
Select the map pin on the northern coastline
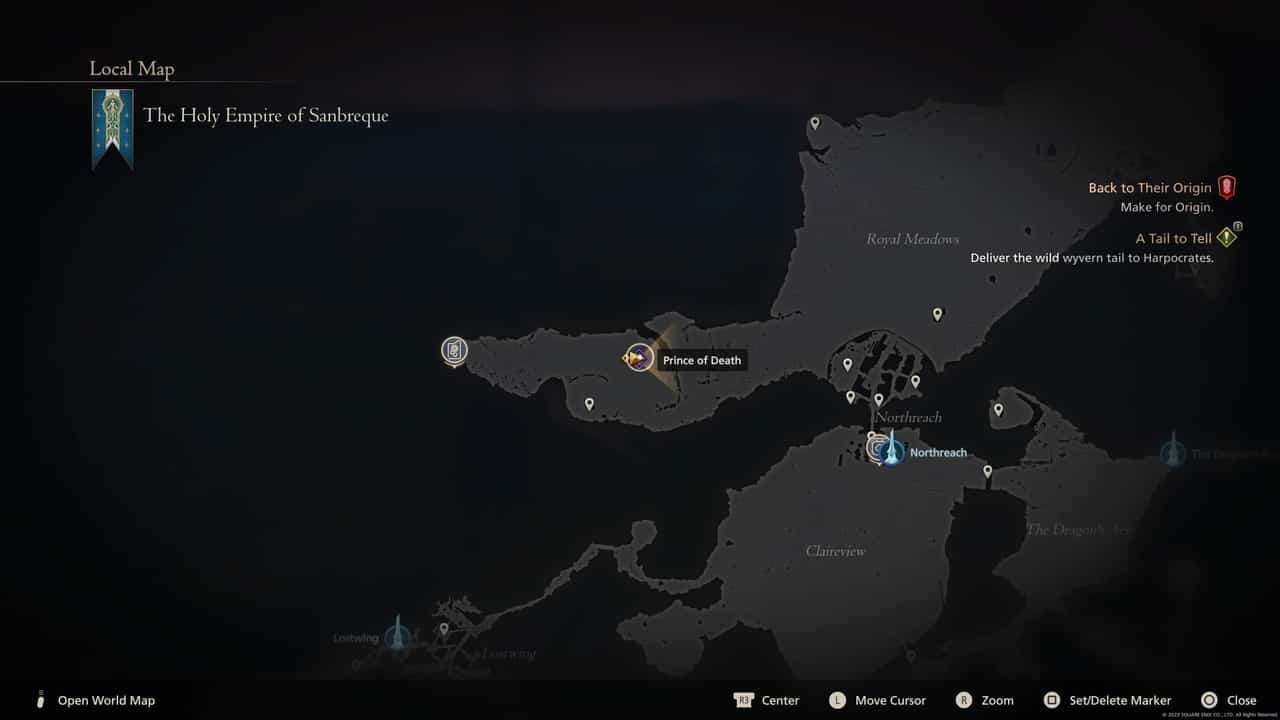[x=814, y=122]
